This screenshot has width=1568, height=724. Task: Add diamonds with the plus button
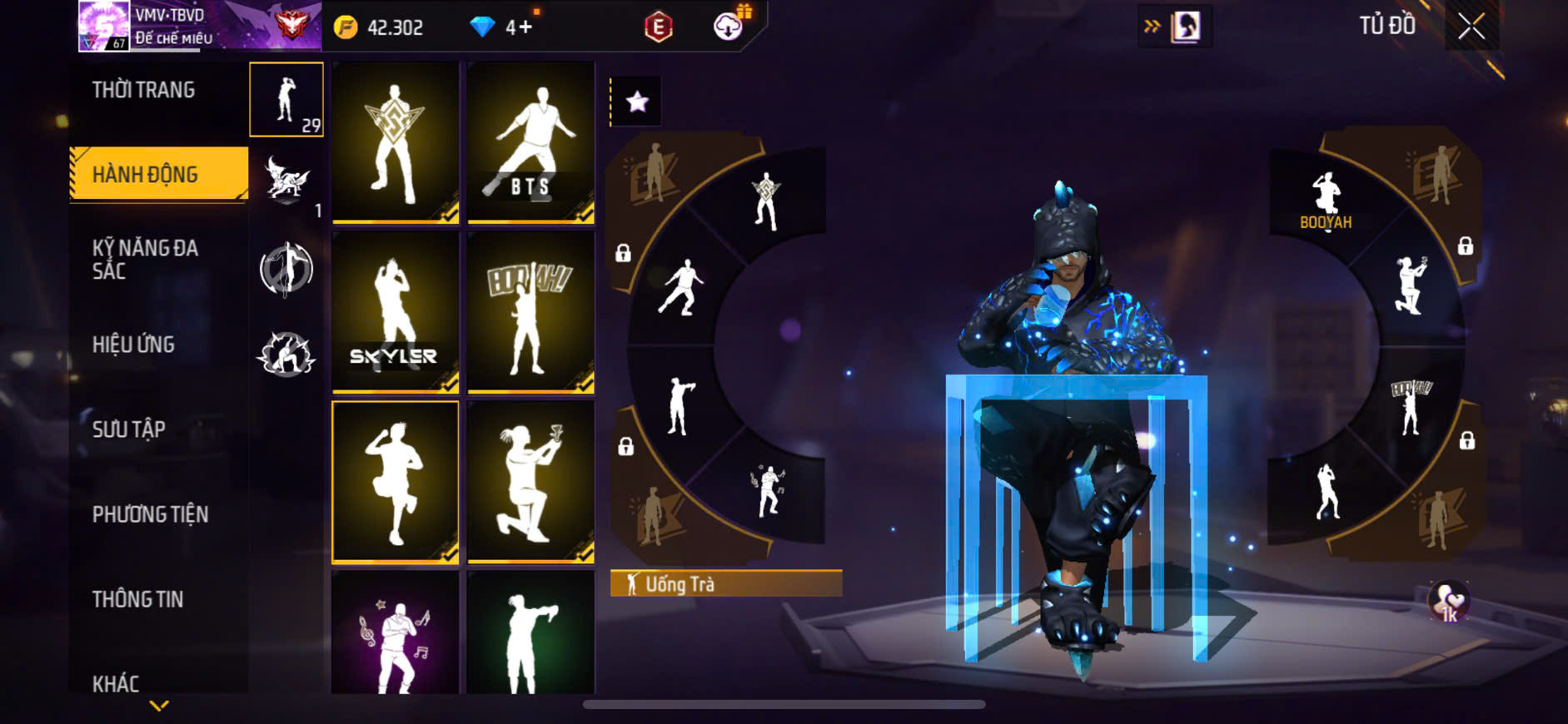525,27
